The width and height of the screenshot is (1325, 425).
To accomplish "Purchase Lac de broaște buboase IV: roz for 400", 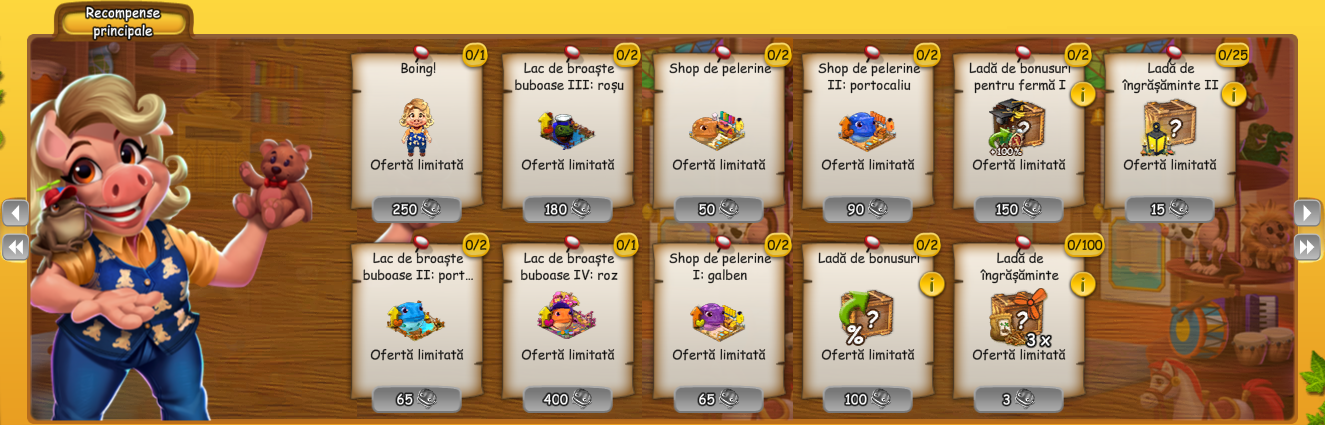I will [x=567, y=399].
